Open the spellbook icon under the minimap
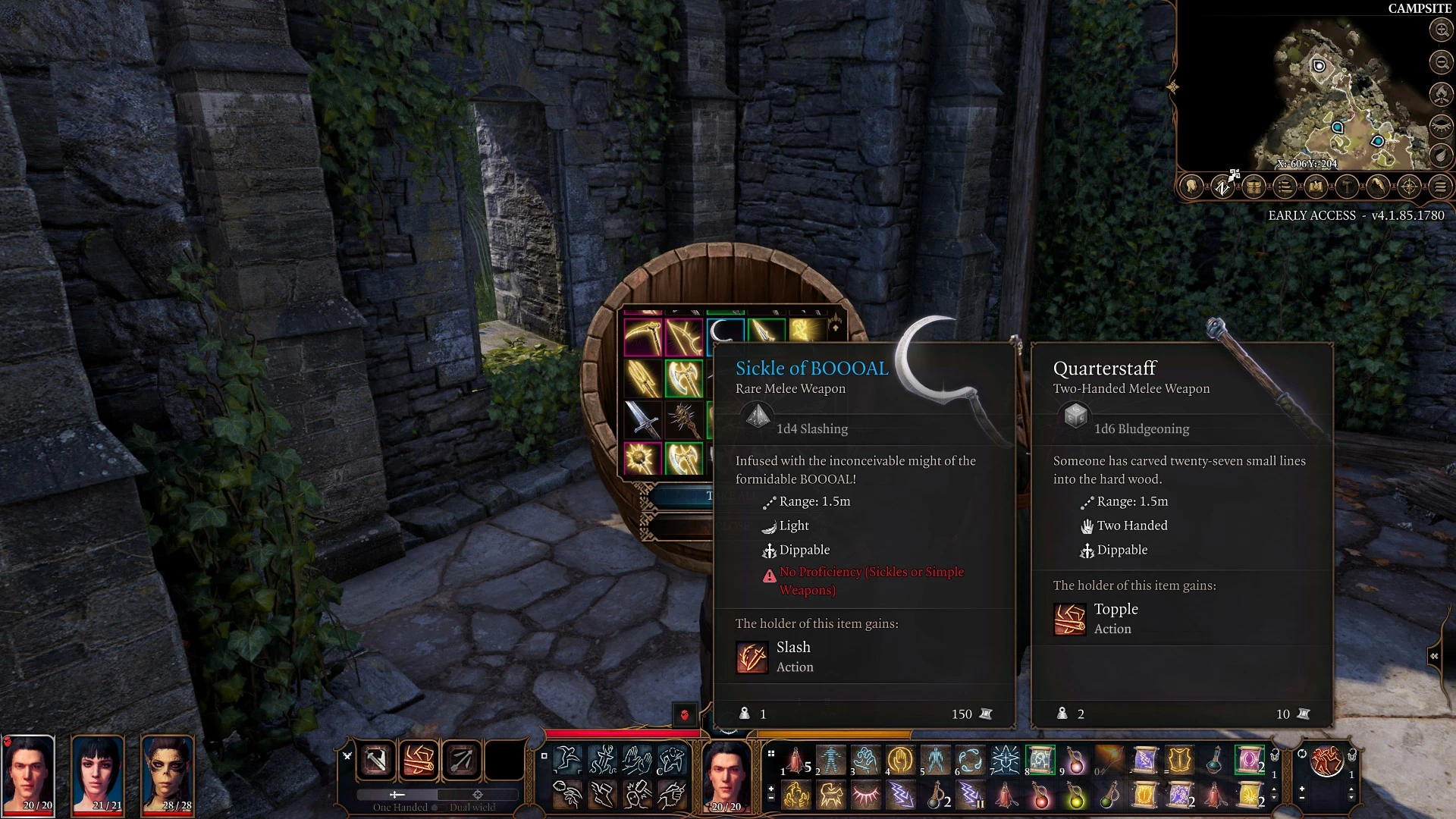Viewport: 1456px width, 819px height. (x=1316, y=187)
